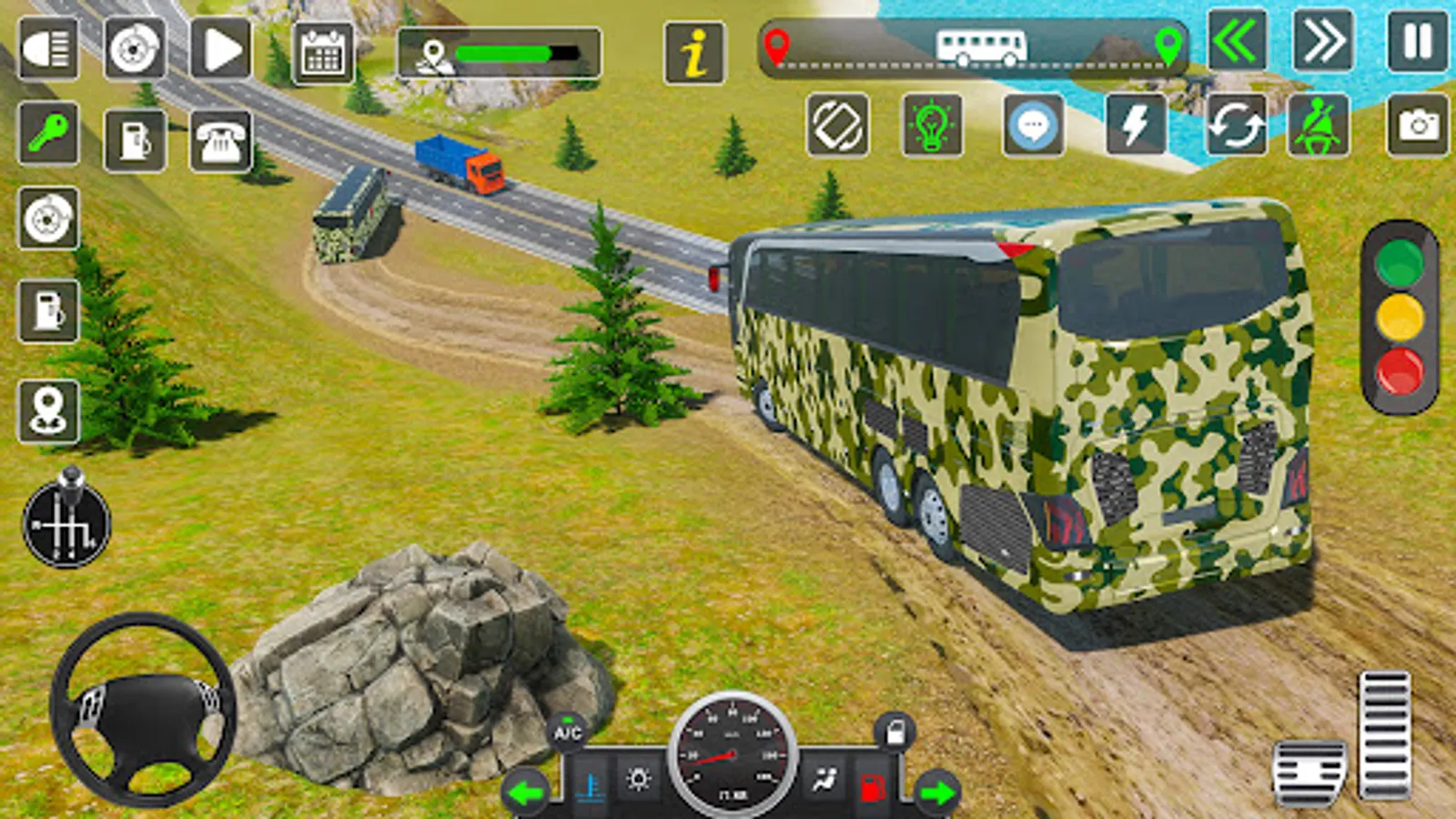Click the green double-left arrows button
The image size is (1456, 819).
coord(1237,41)
